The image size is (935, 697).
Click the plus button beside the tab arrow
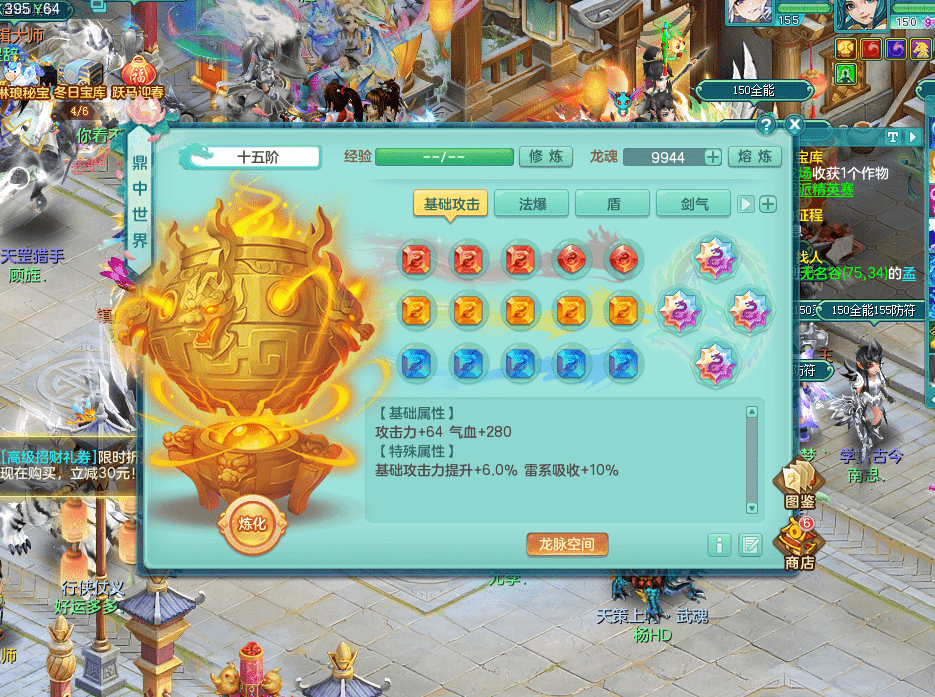(768, 204)
